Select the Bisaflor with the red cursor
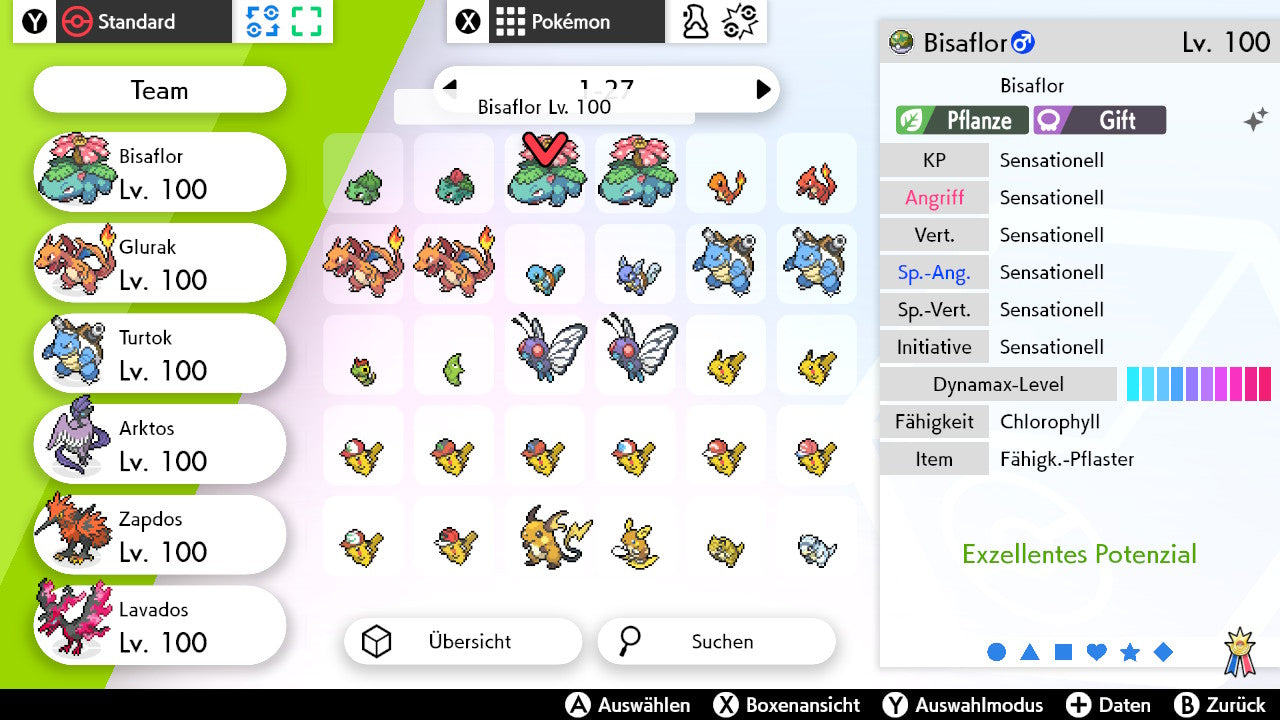1280x720 pixels. click(x=543, y=175)
